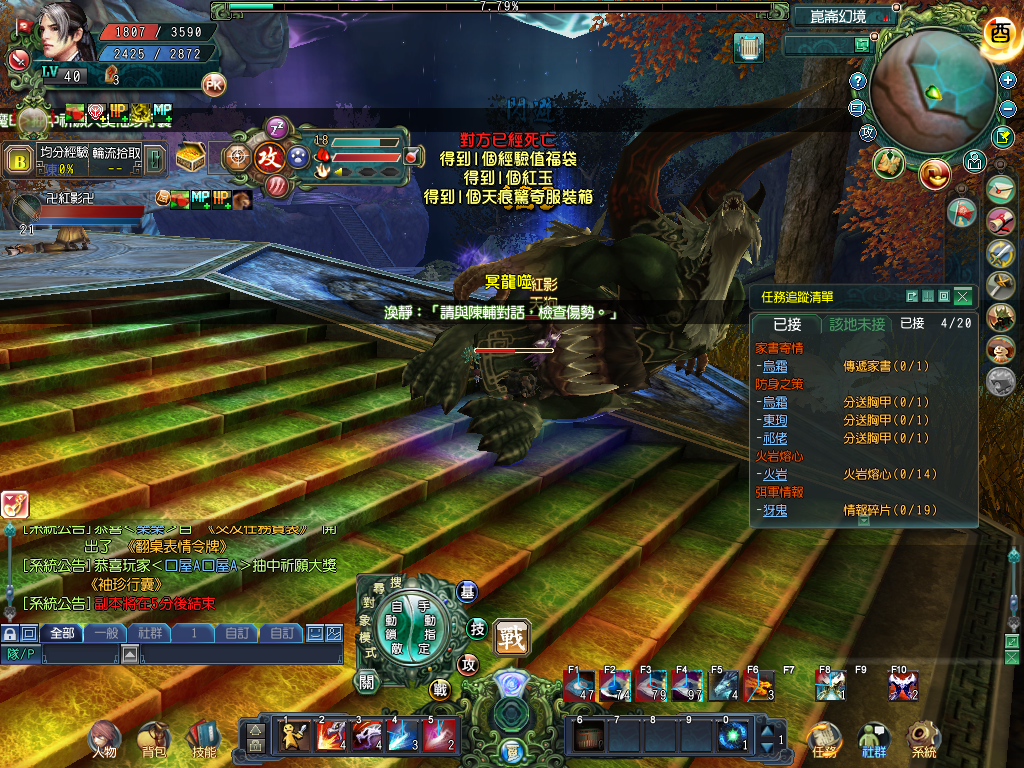Activate the F1 quick-slot item
The image size is (1024, 768).
(579, 686)
